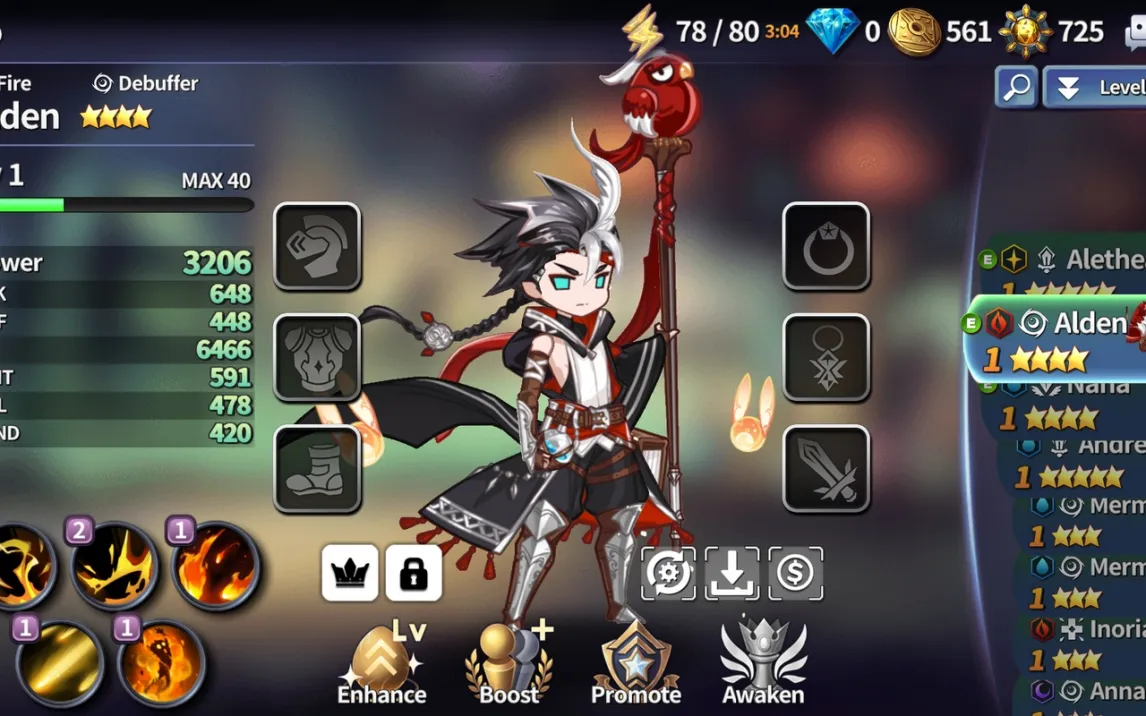Open the Level sort dropdown

[1094, 87]
